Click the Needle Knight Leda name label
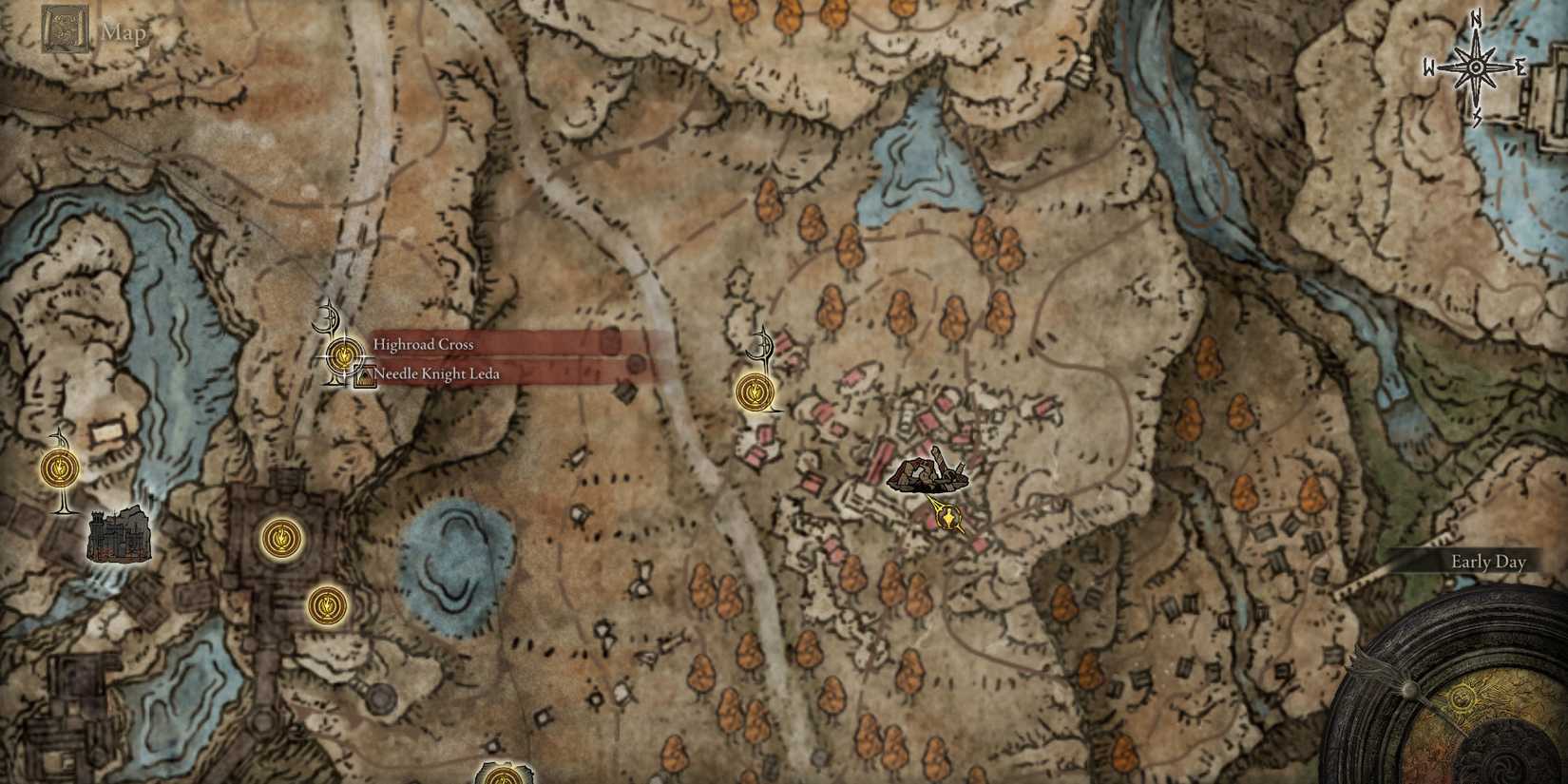The image size is (1568, 784). (436, 373)
